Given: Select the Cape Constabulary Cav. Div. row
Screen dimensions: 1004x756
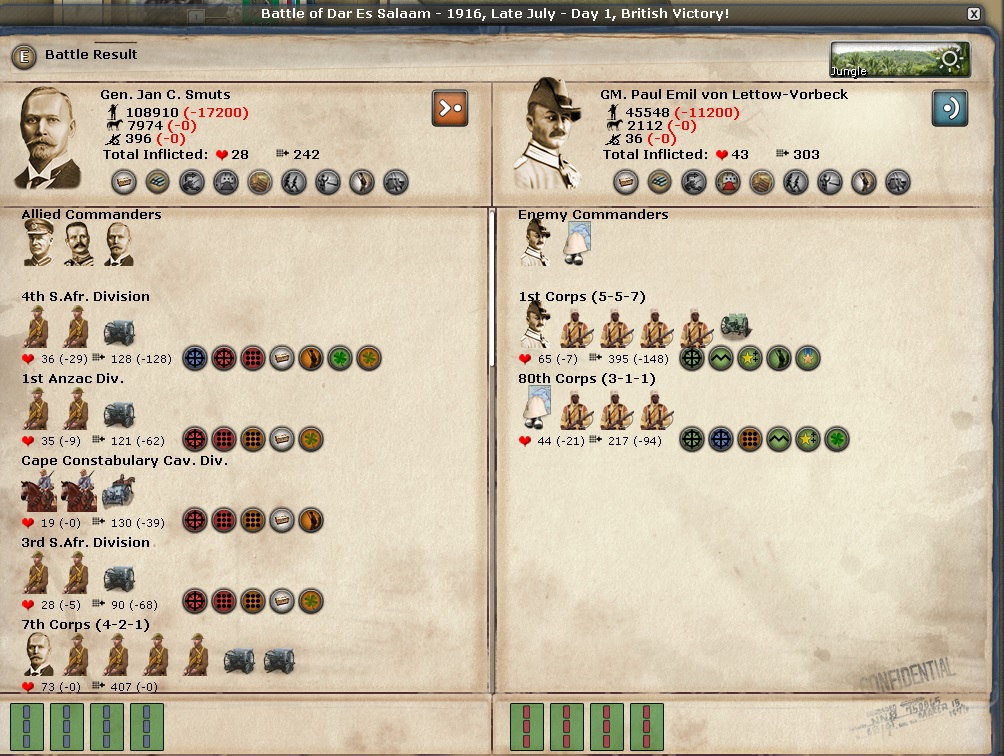Looking at the screenshot, I should click(125, 461).
